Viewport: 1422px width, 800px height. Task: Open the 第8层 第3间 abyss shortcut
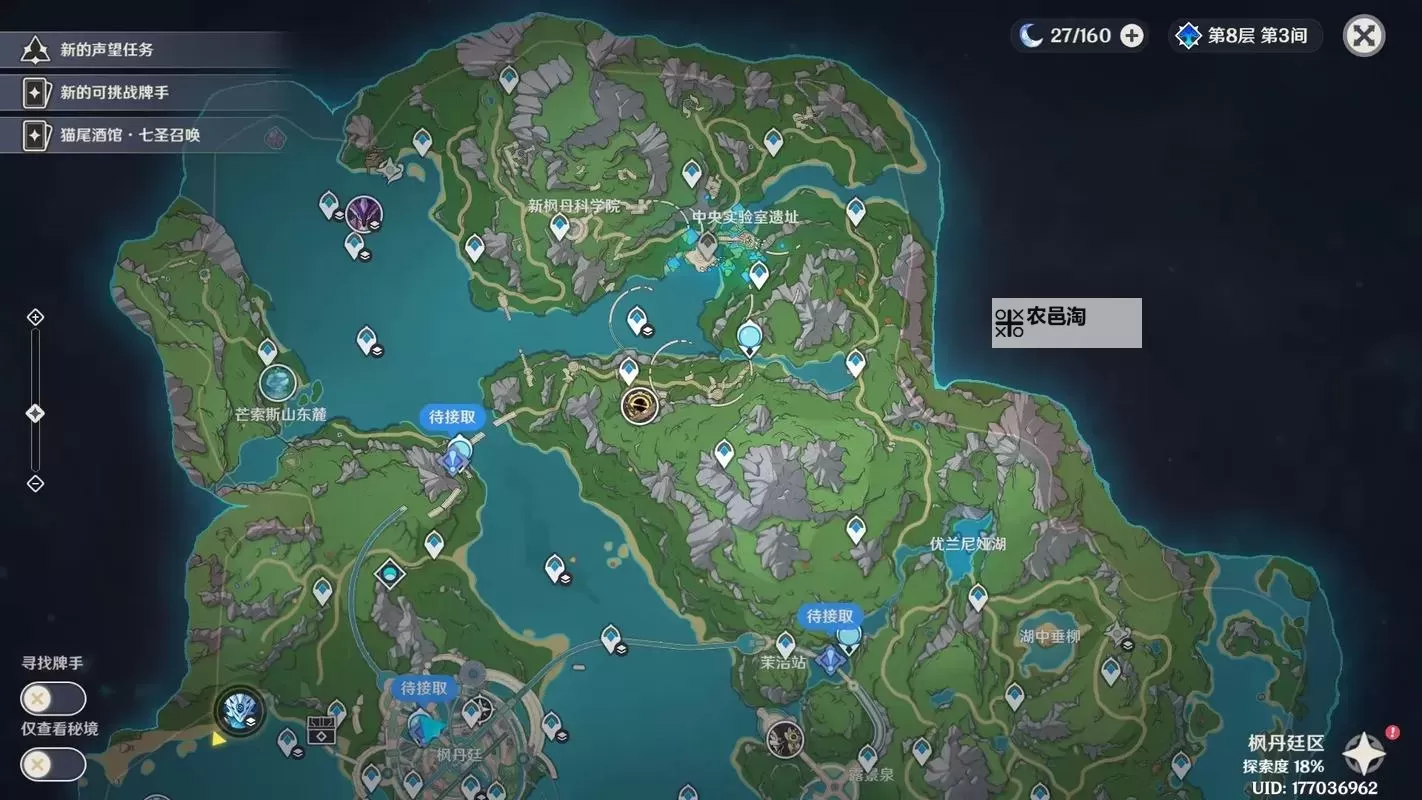coord(1245,36)
